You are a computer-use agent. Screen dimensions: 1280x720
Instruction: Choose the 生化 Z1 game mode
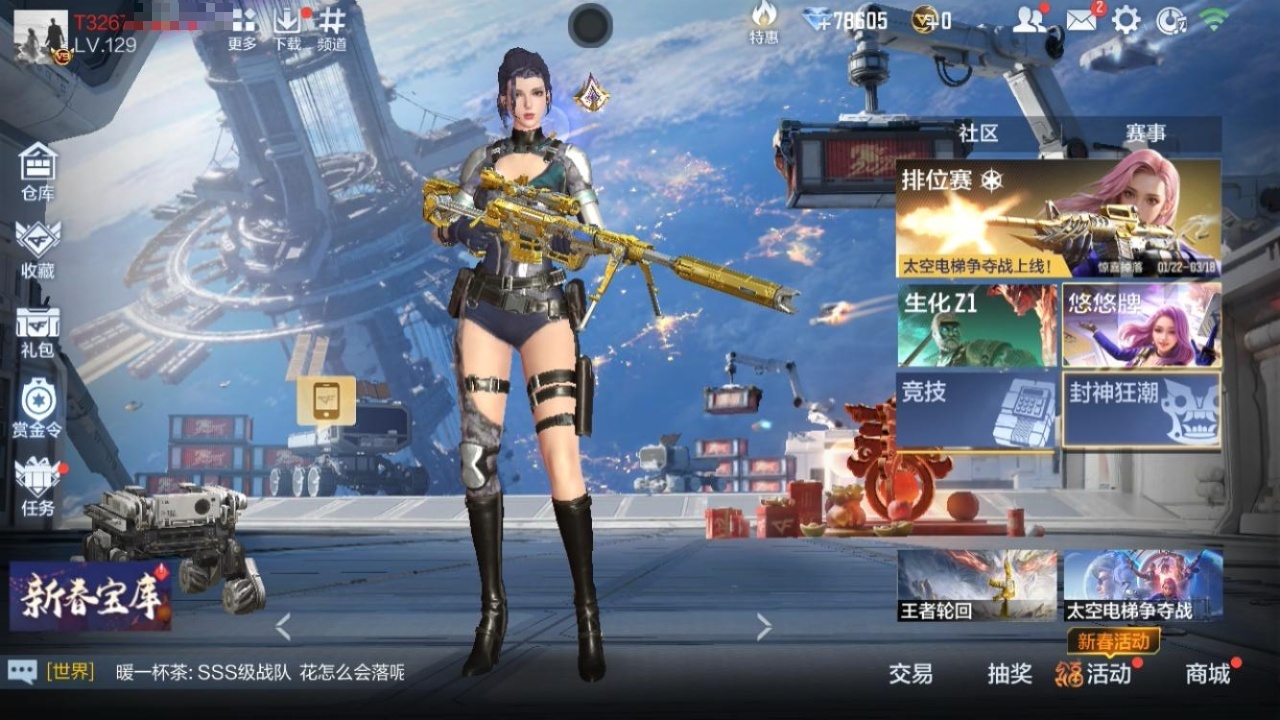pyautogui.click(x=977, y=325)
